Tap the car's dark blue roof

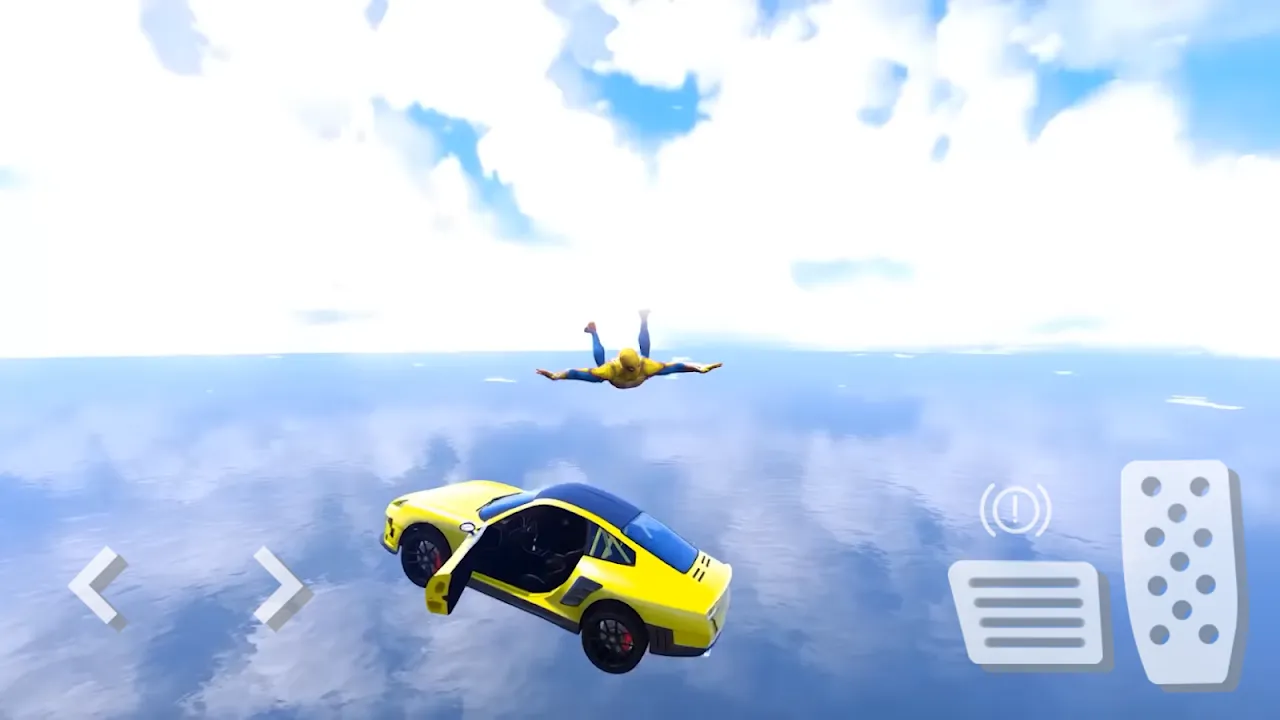click(590, 500)
